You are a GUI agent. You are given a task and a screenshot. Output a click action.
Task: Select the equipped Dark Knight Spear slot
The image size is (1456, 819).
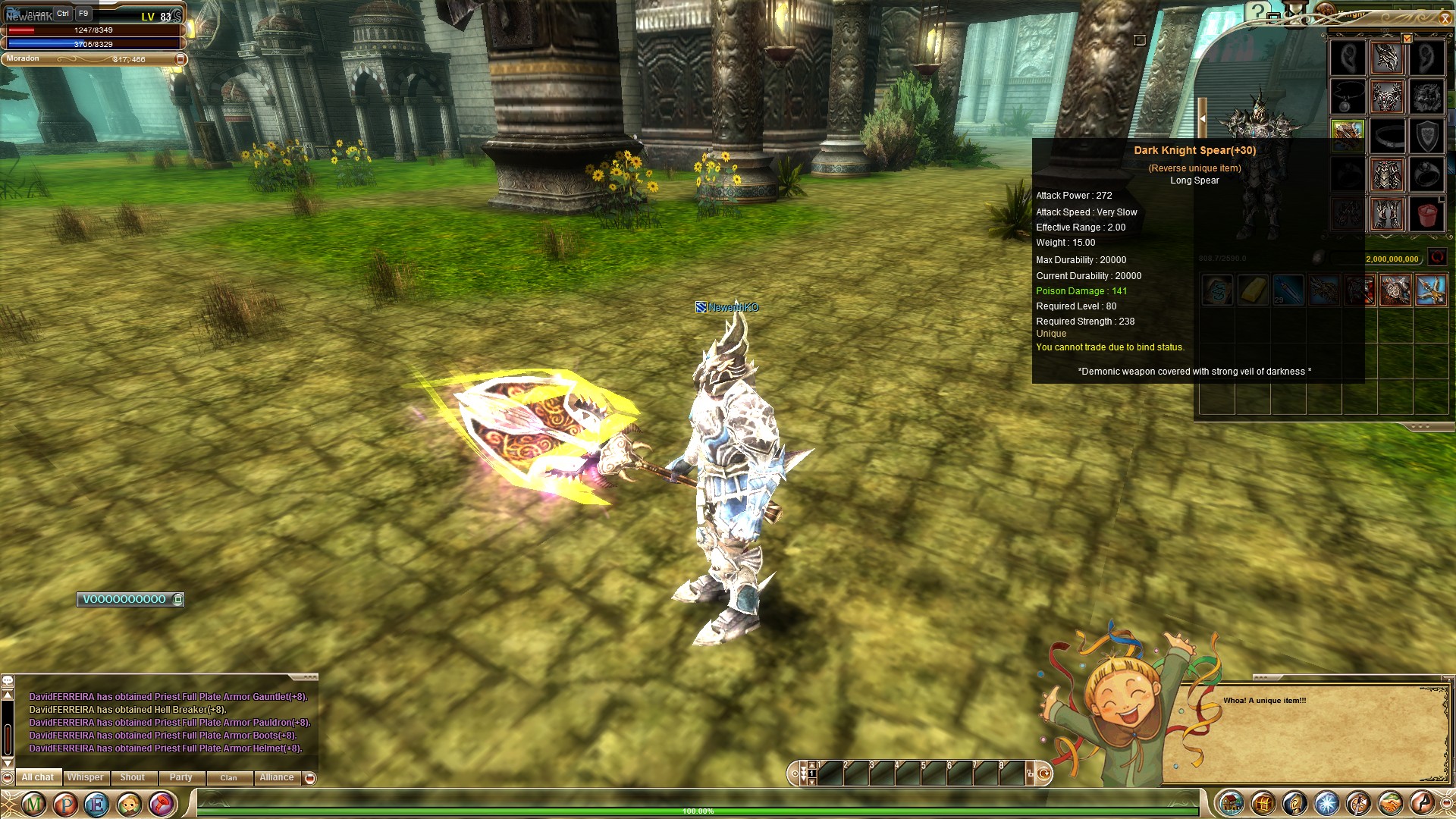pyautogui.click(x=1348, y=136)
